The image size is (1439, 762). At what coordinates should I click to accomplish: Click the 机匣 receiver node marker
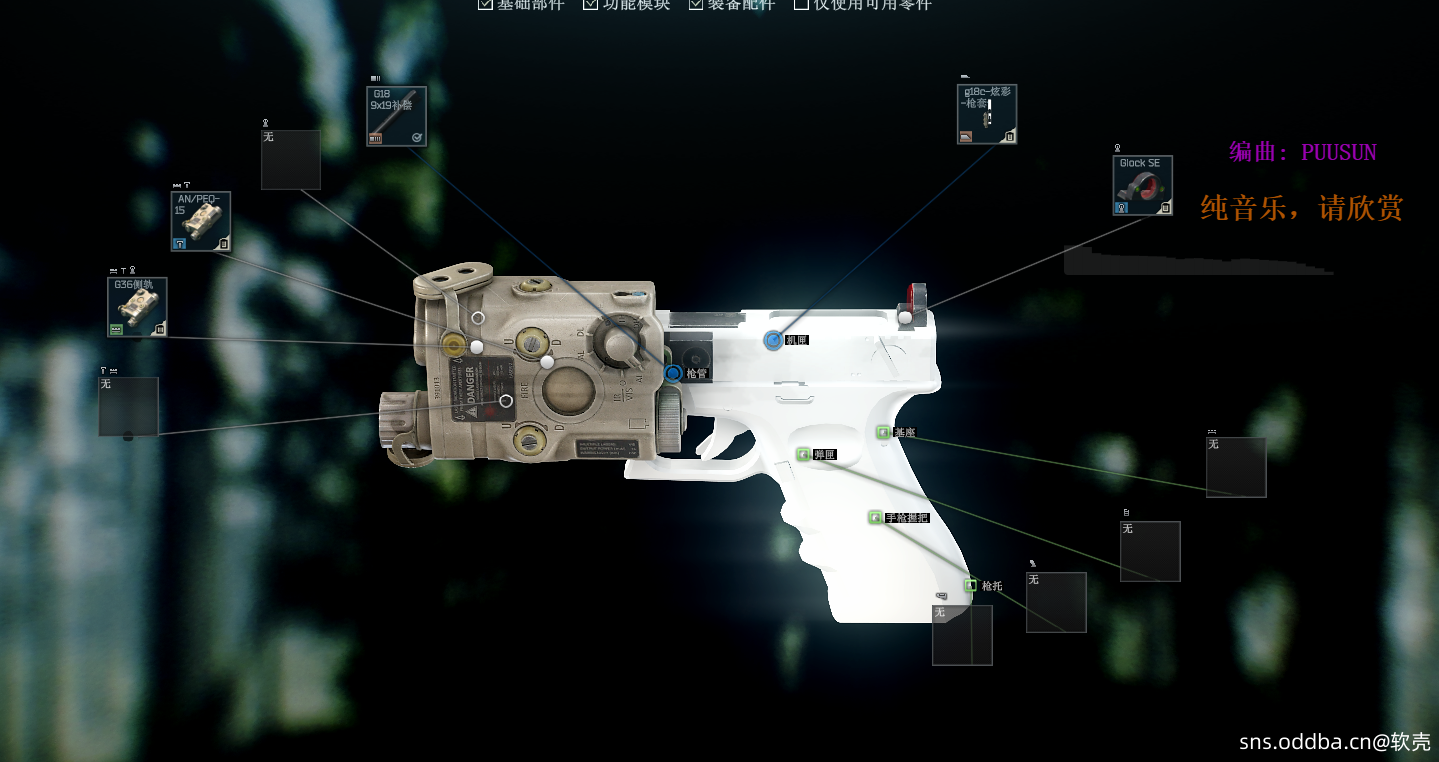772,340
